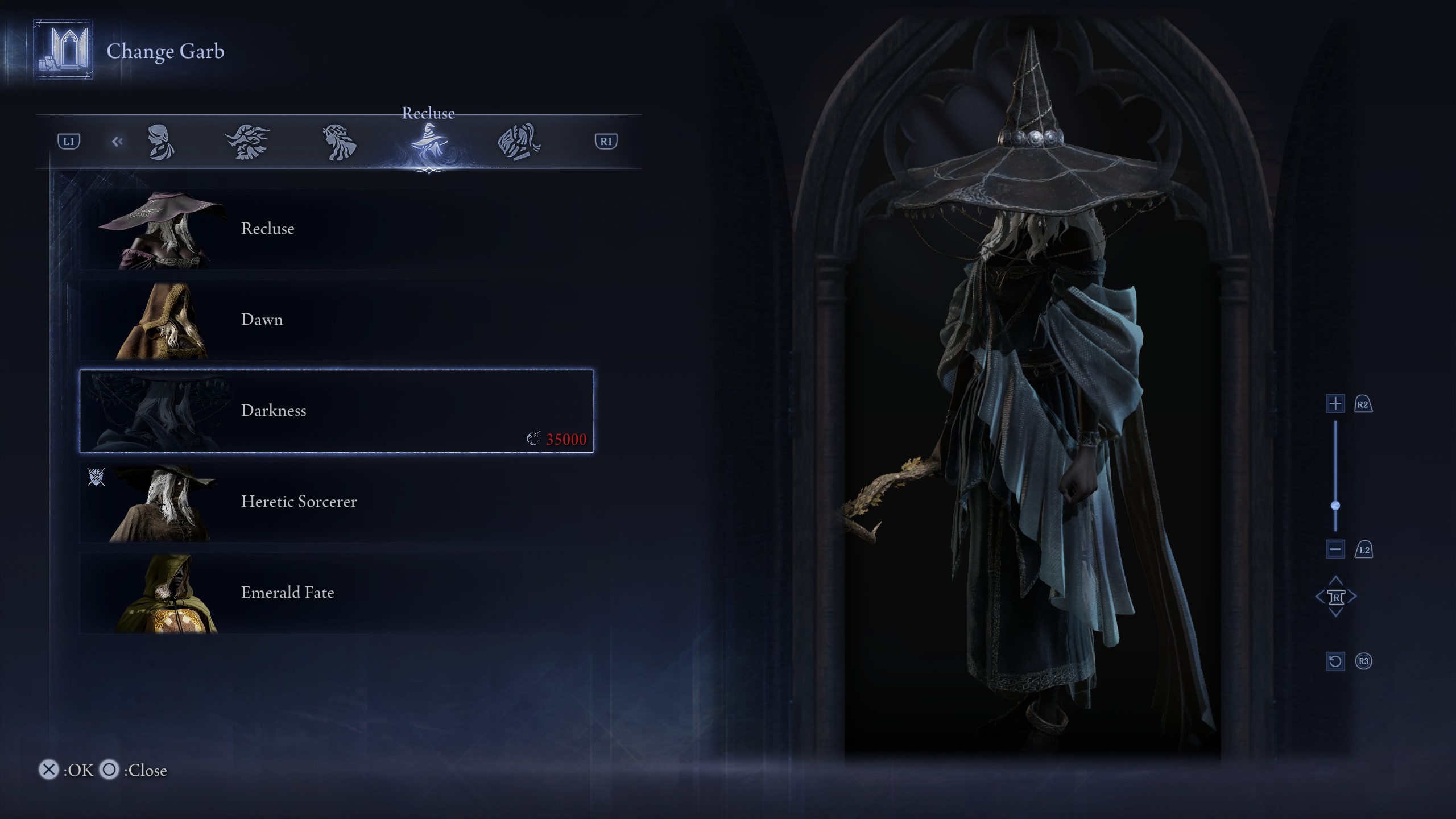This screenshot has height=819, width=1456.
Task: Select the Recluse witch hat tab
Action: (429, 143)
